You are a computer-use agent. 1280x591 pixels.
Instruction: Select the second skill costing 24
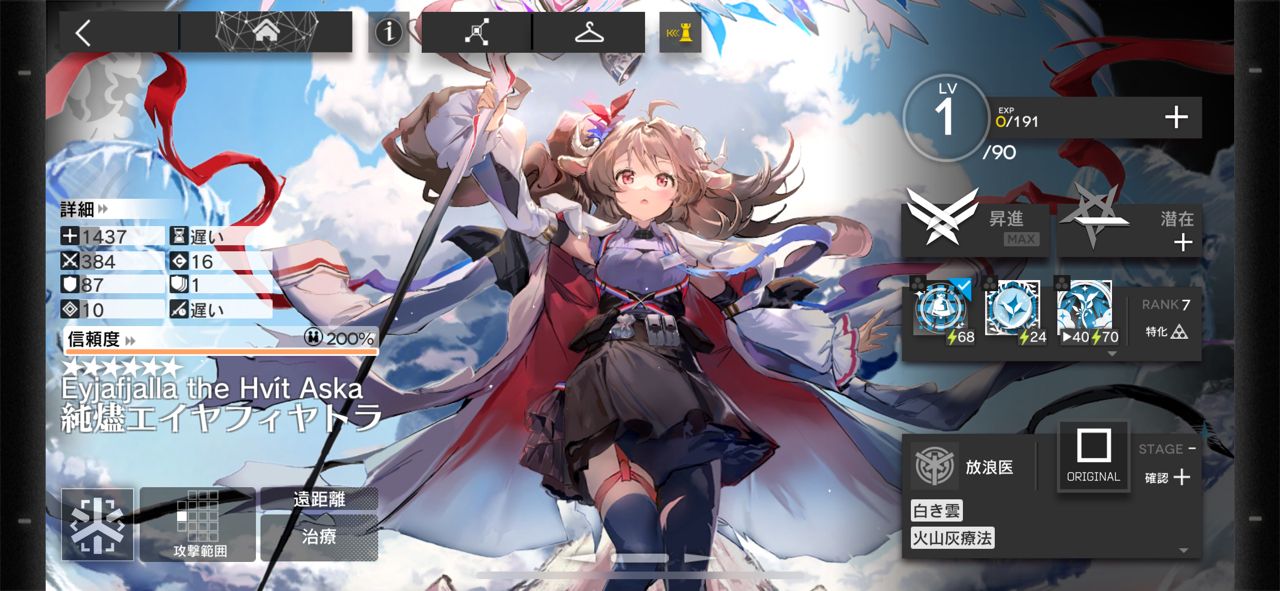[x=1012, y=313]
